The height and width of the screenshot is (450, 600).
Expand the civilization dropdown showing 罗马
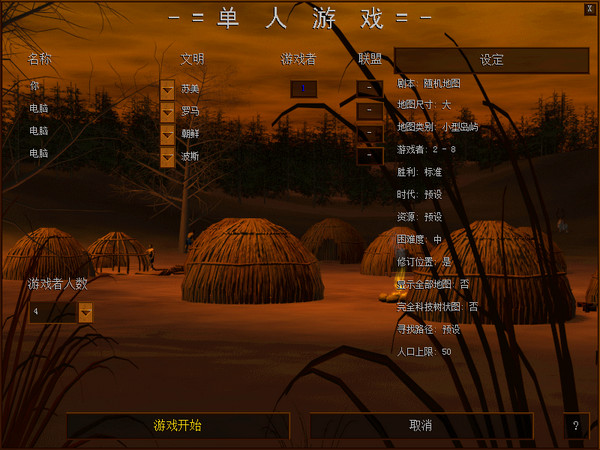click(x=167, y=111)
